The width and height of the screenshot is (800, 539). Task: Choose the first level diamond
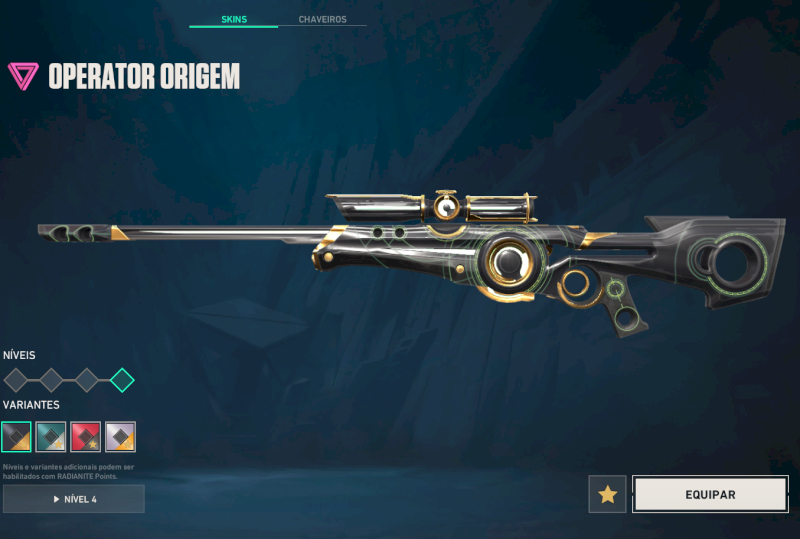coord(16,380)
